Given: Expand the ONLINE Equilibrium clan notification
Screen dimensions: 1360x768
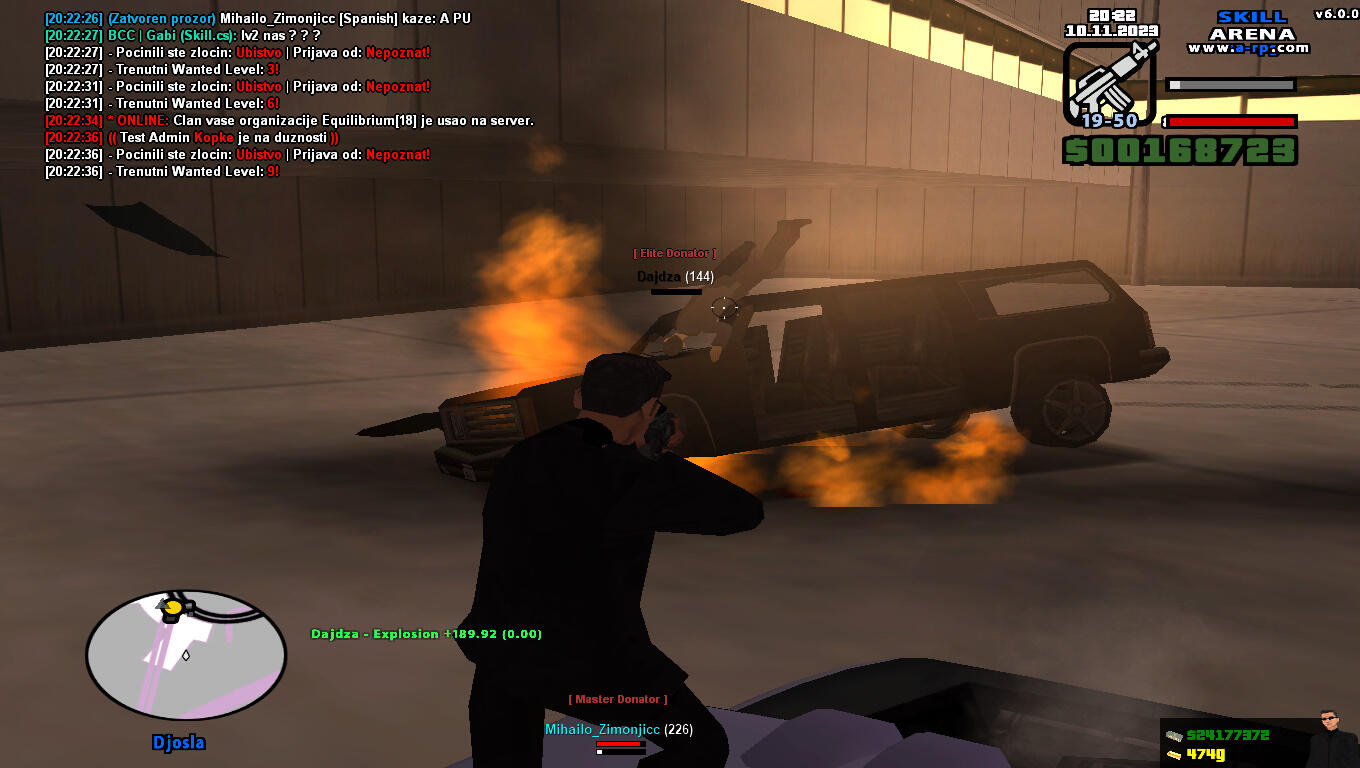Looking at the screenshot, I should [x=290, y=120].
